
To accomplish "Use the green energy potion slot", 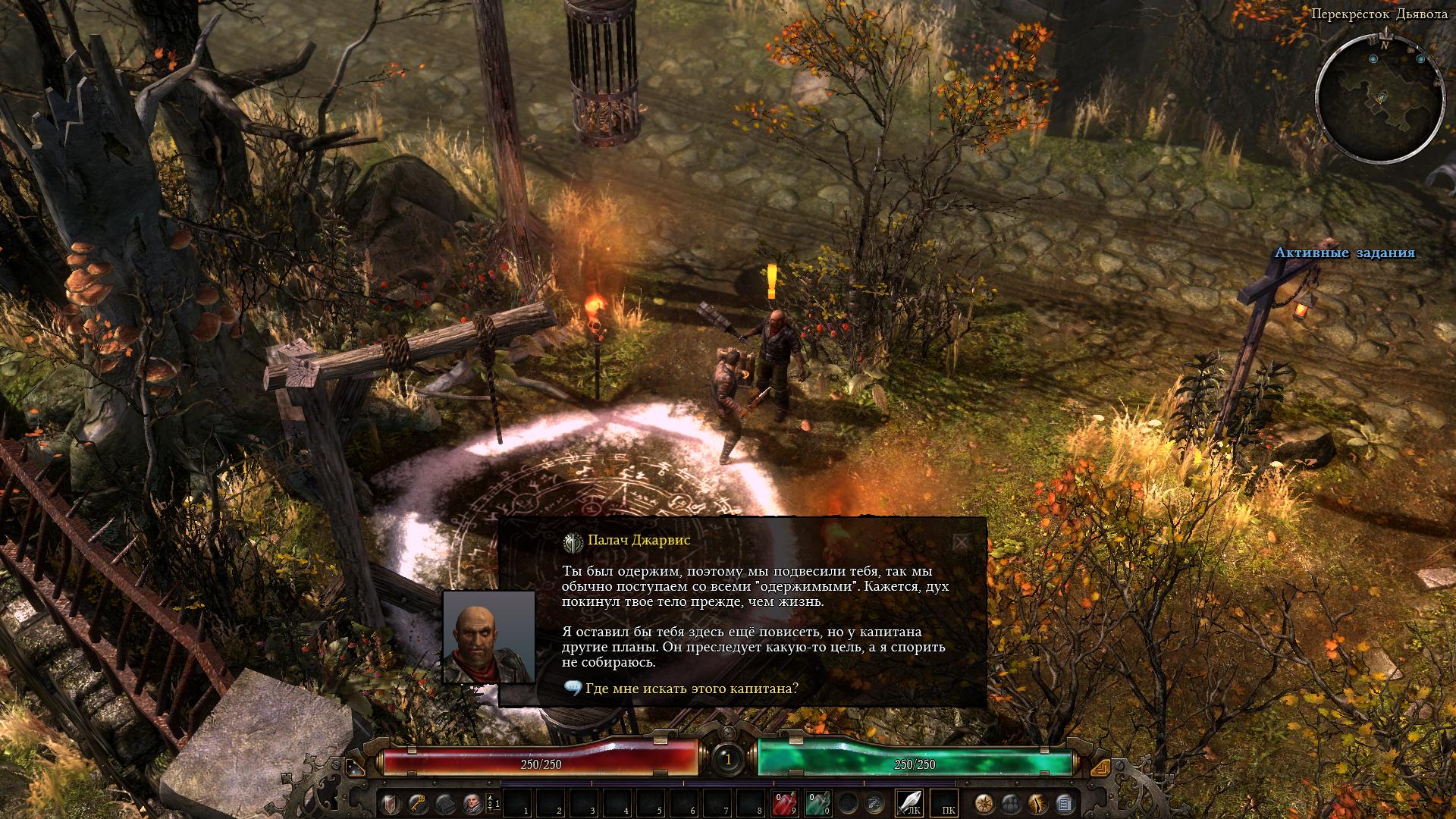I will point(816,802).
